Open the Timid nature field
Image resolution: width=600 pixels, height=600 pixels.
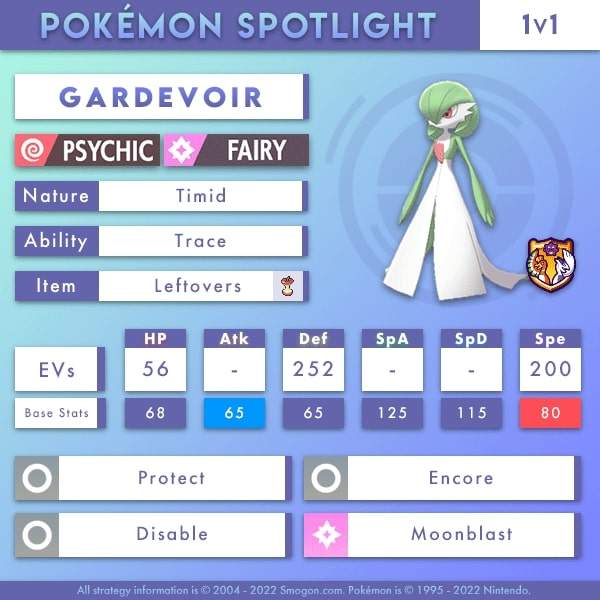tap(200, 196)
